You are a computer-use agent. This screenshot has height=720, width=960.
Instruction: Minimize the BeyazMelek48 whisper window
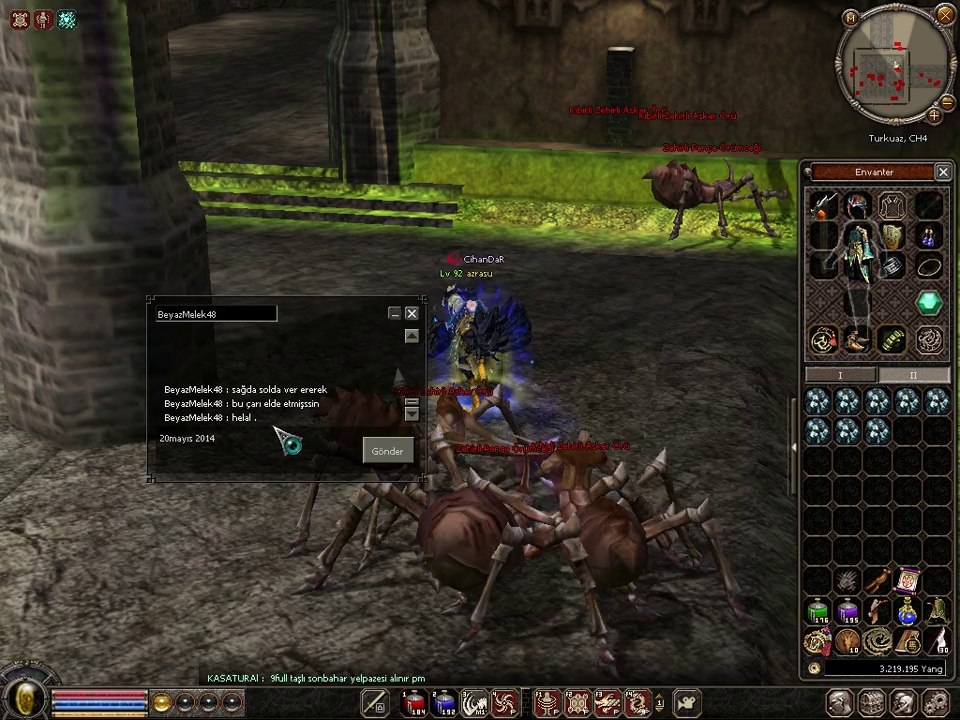tap(394, 313)
